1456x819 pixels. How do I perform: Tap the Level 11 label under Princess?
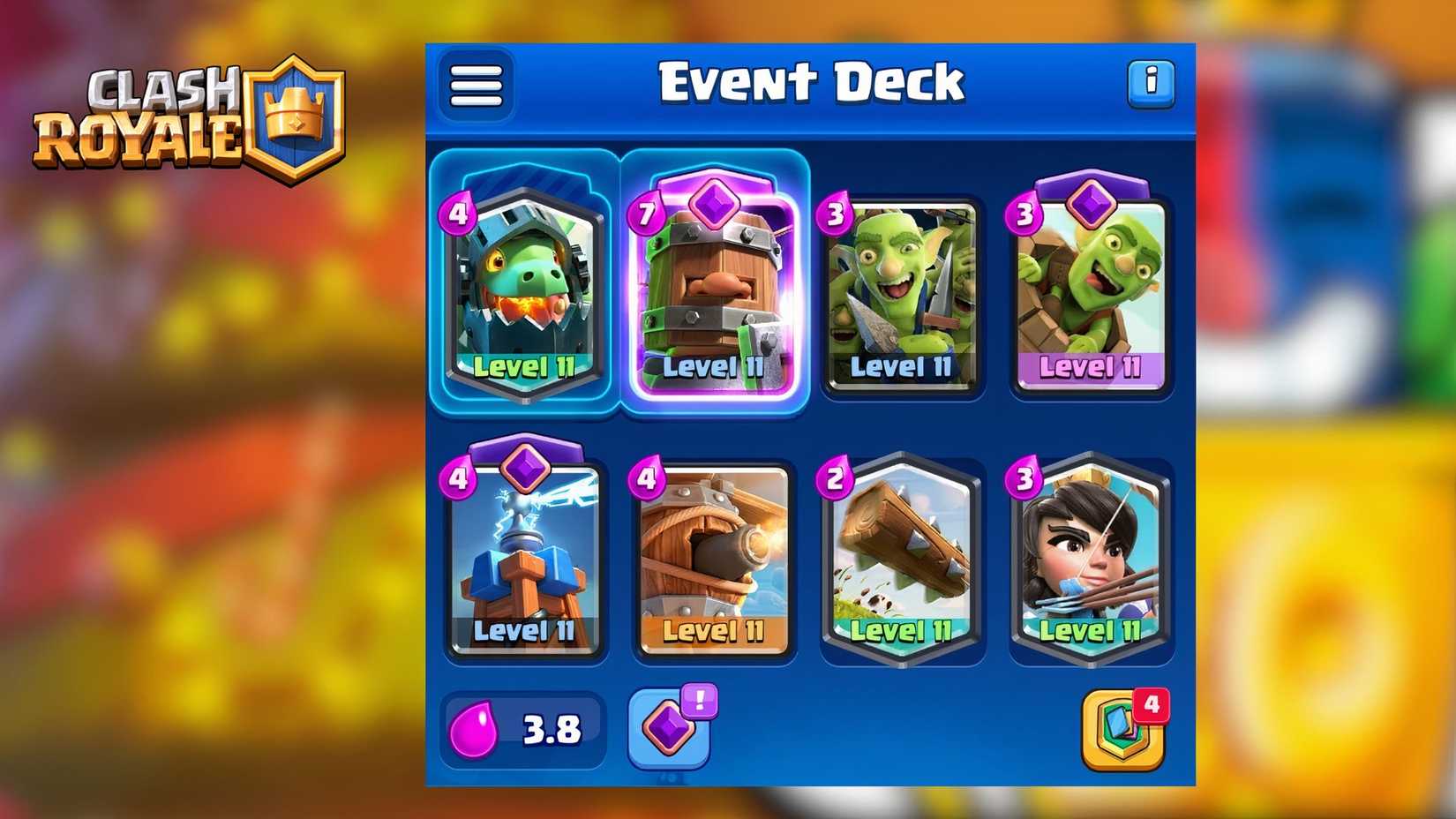tap(1091, 632)
